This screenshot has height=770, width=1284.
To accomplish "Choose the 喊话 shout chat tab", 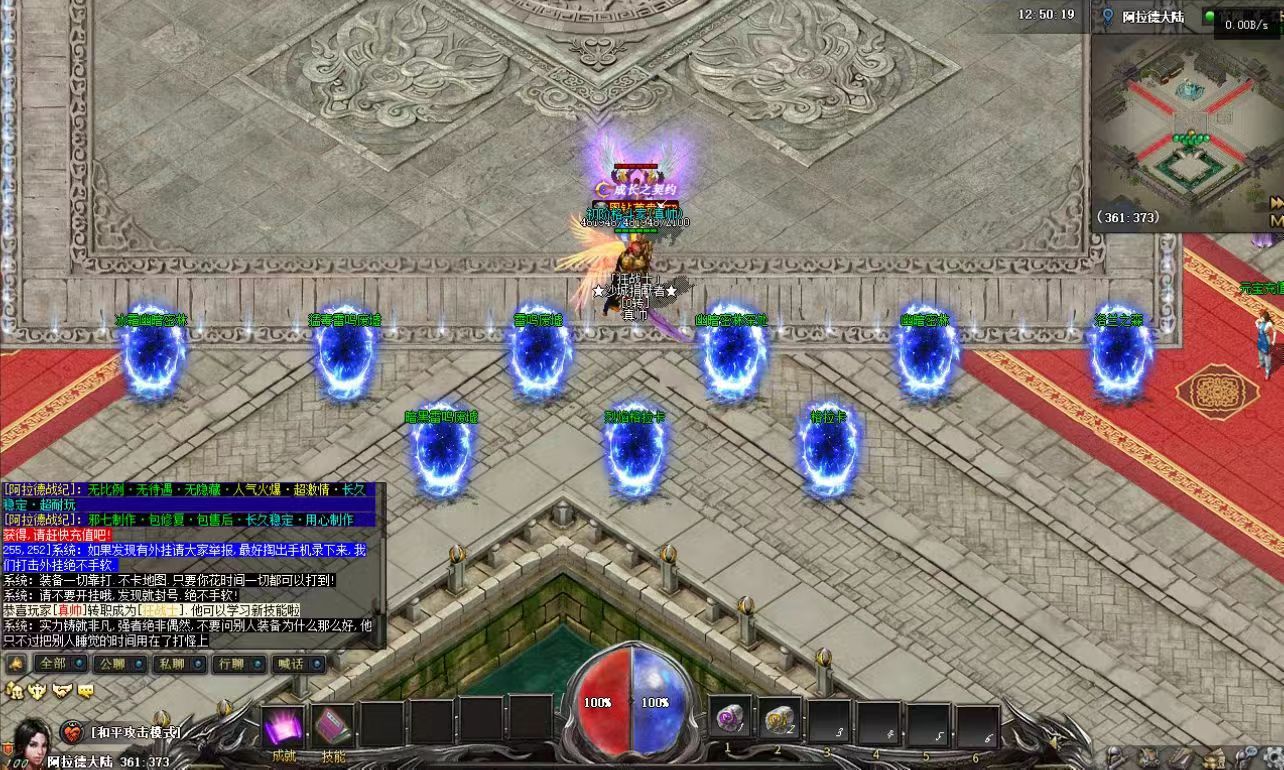I will (289, 663).
